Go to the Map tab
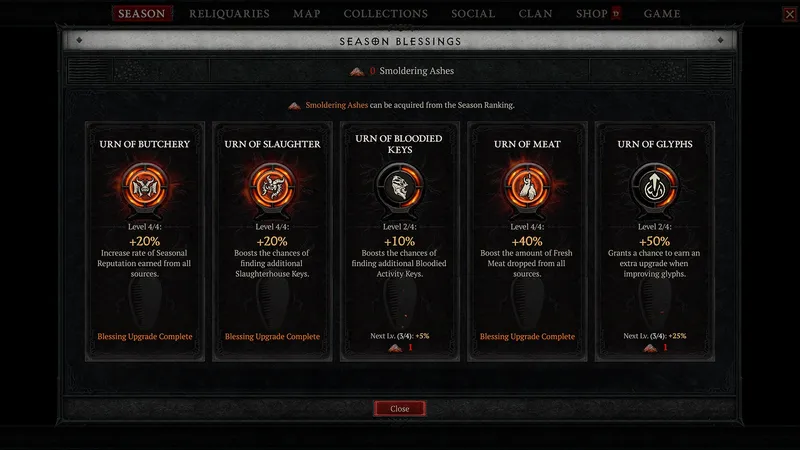The image size is (800, 450). click(306, 14)
